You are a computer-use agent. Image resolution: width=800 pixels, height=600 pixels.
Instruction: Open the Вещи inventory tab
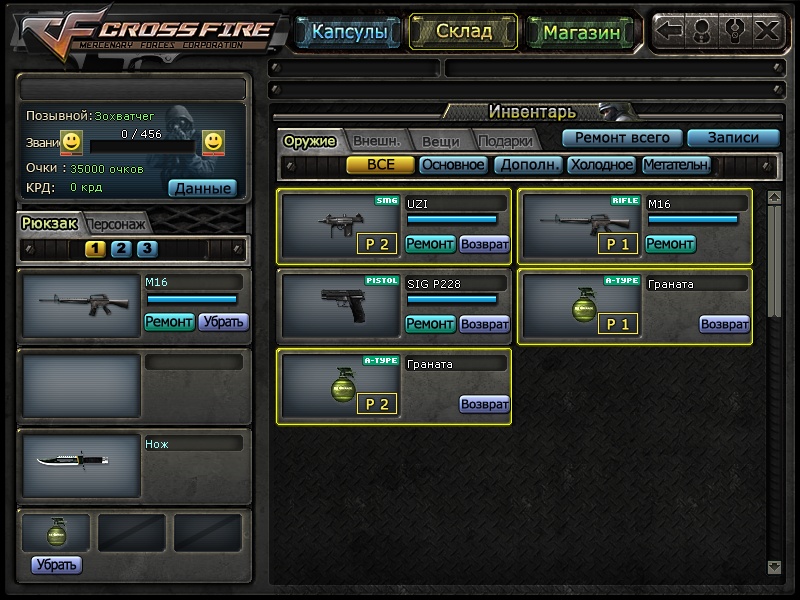(440, 141)
